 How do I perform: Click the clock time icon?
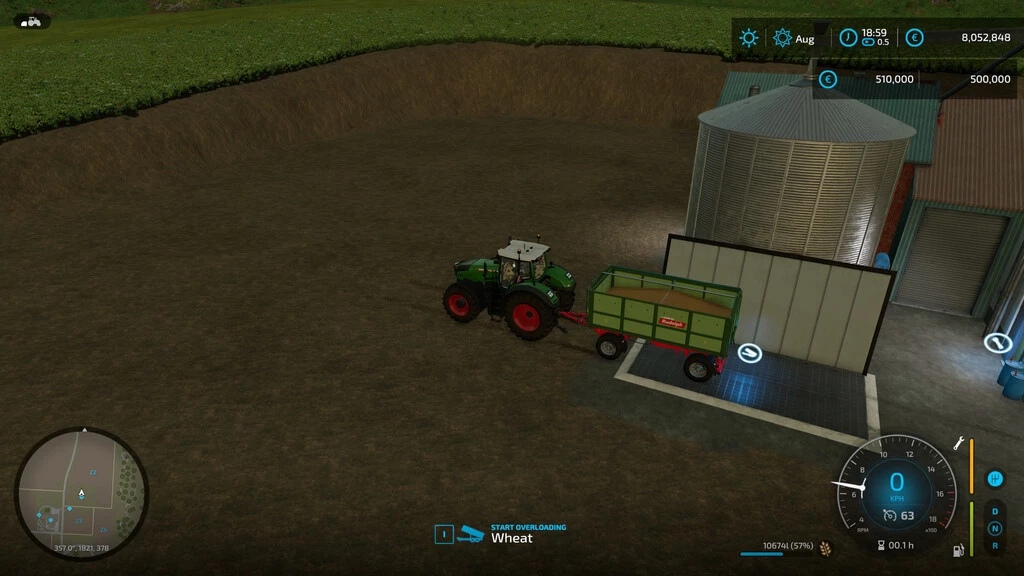[848, 38]
